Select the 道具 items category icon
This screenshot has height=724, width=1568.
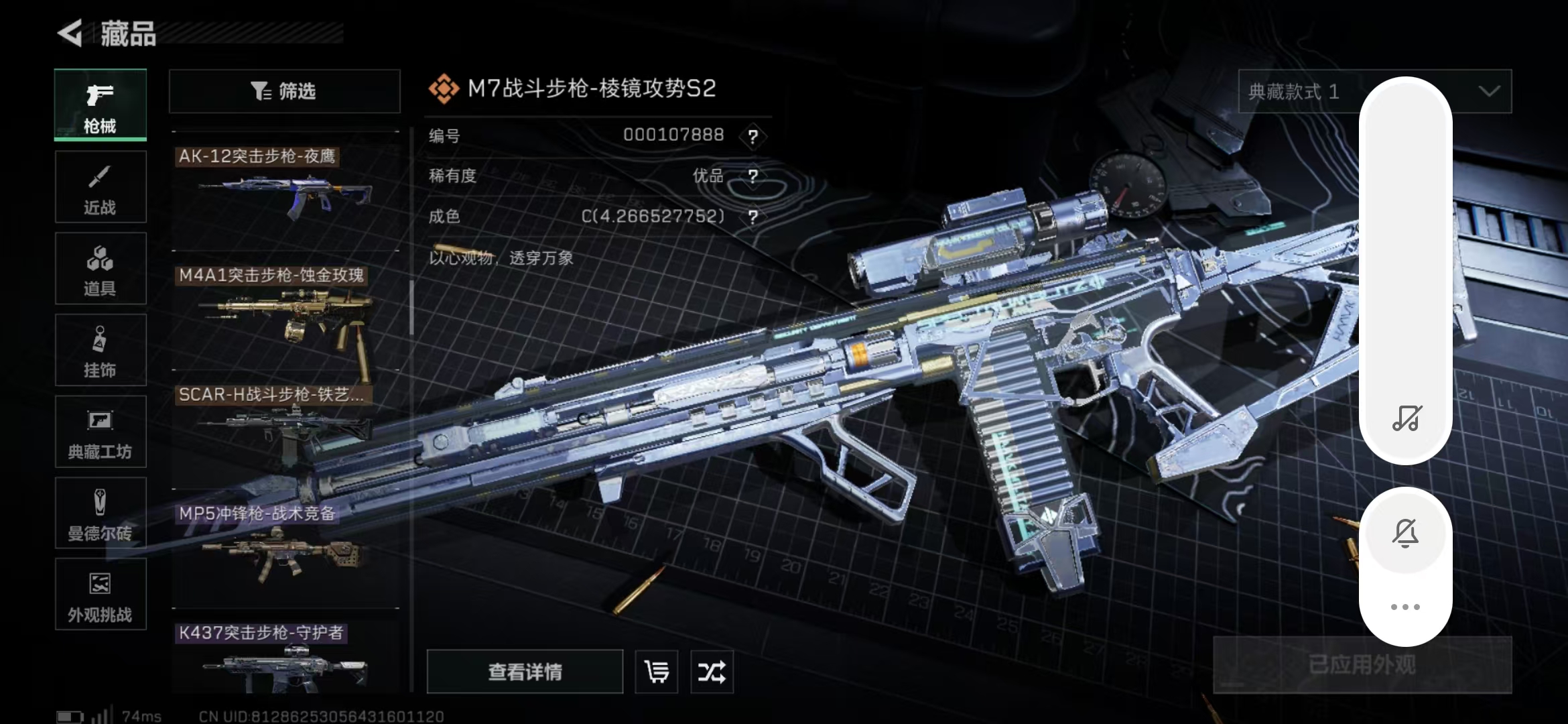(x=101, y=269)
